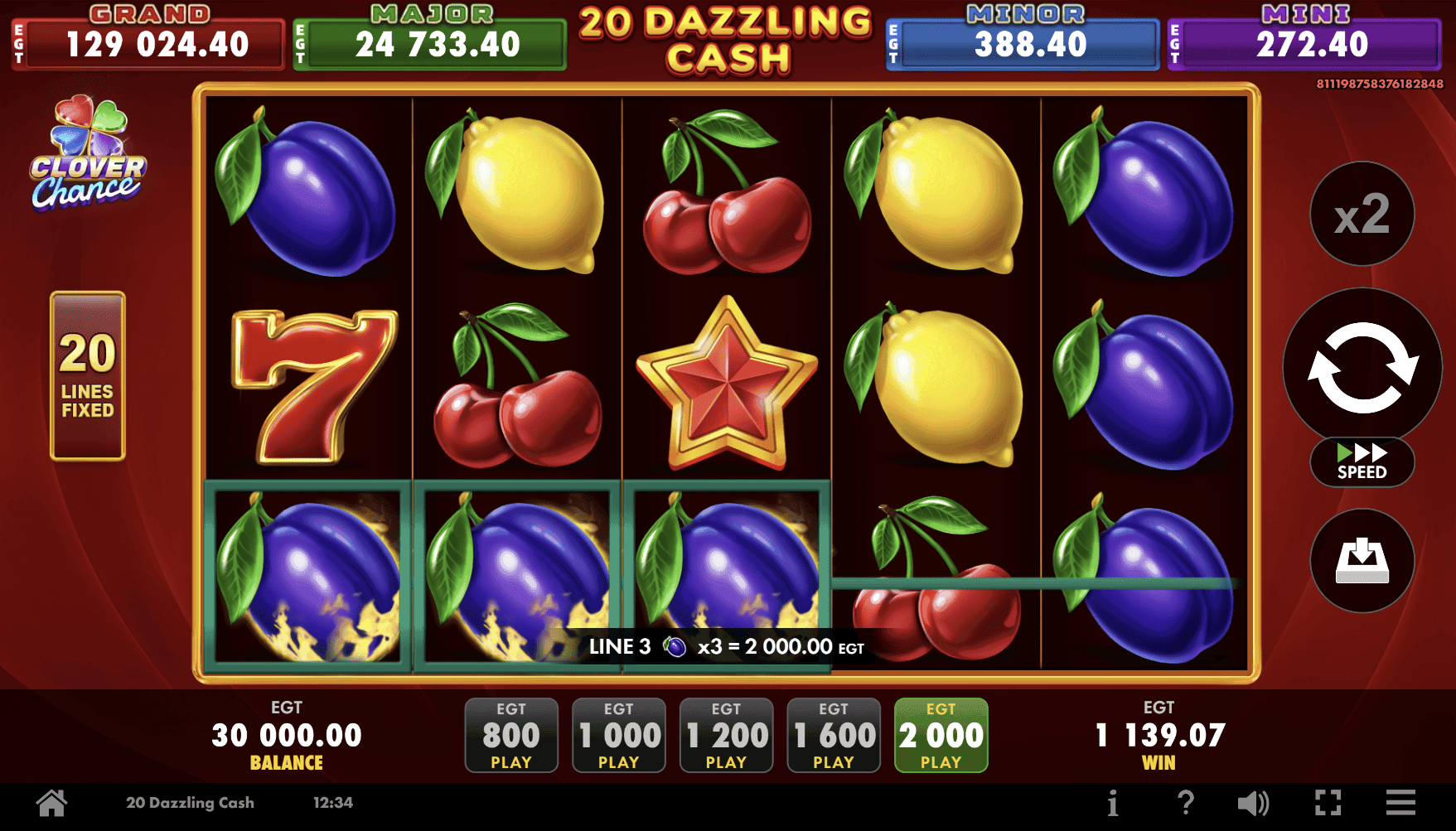Click the 20 Dazzling Cash title bar label

pyautogui.click(x=191, y=802)
